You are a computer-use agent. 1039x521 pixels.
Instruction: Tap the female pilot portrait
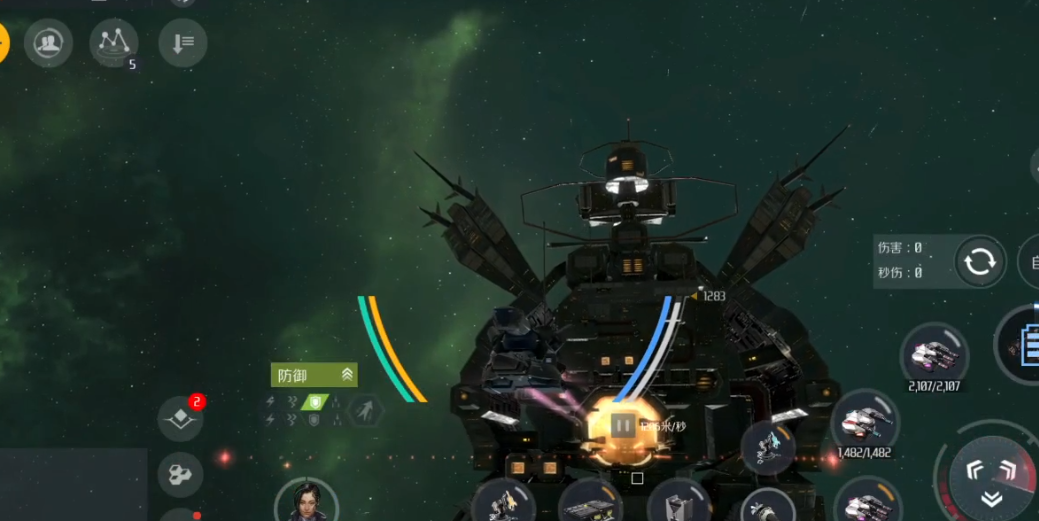tap(305, 499)
